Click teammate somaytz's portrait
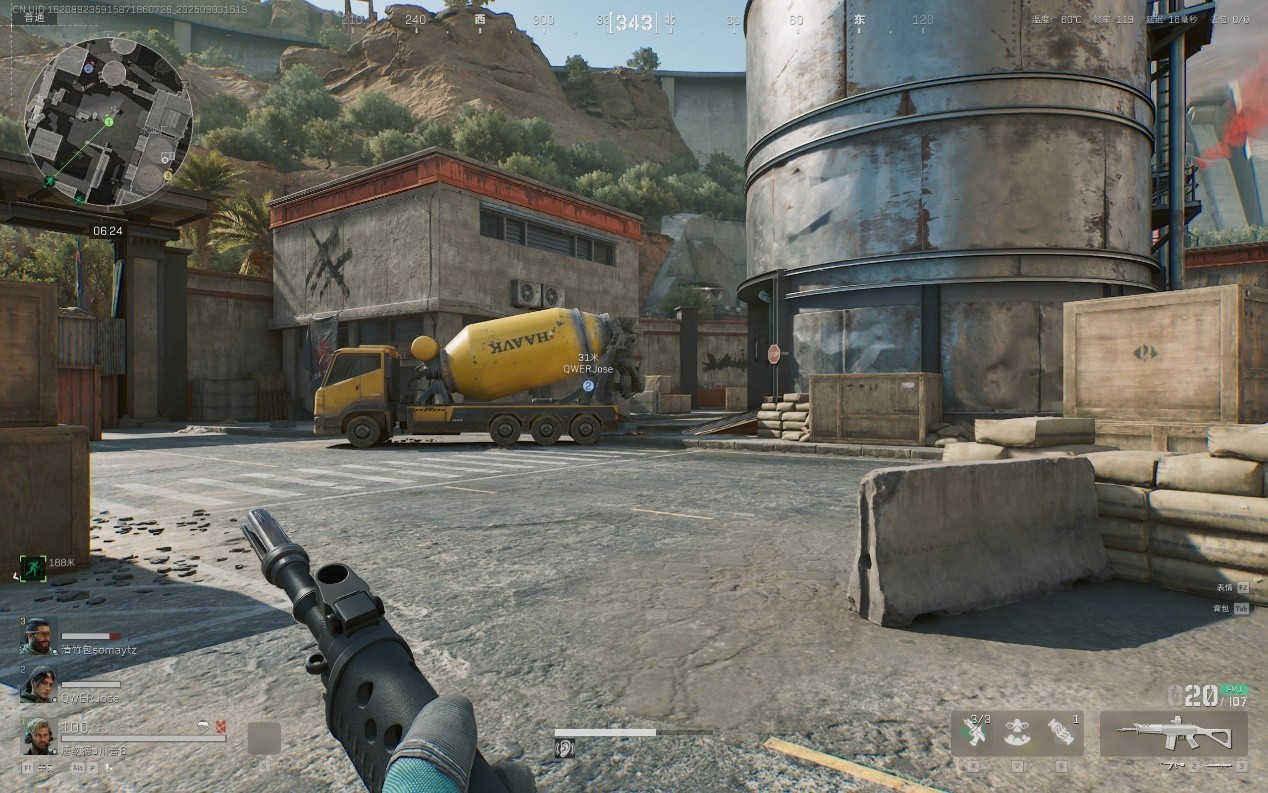This screenshot has height=793, width=1268. [x=37, y=635]
